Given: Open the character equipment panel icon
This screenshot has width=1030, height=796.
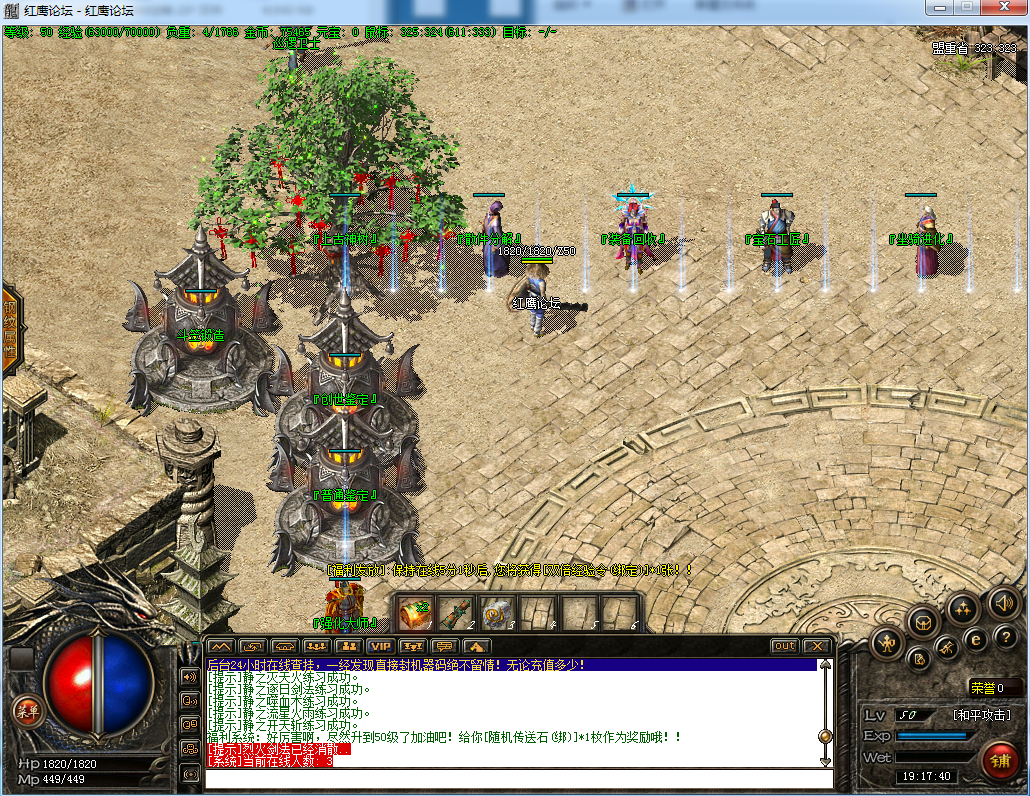Looking at the screenshot, I should [887, 642].
